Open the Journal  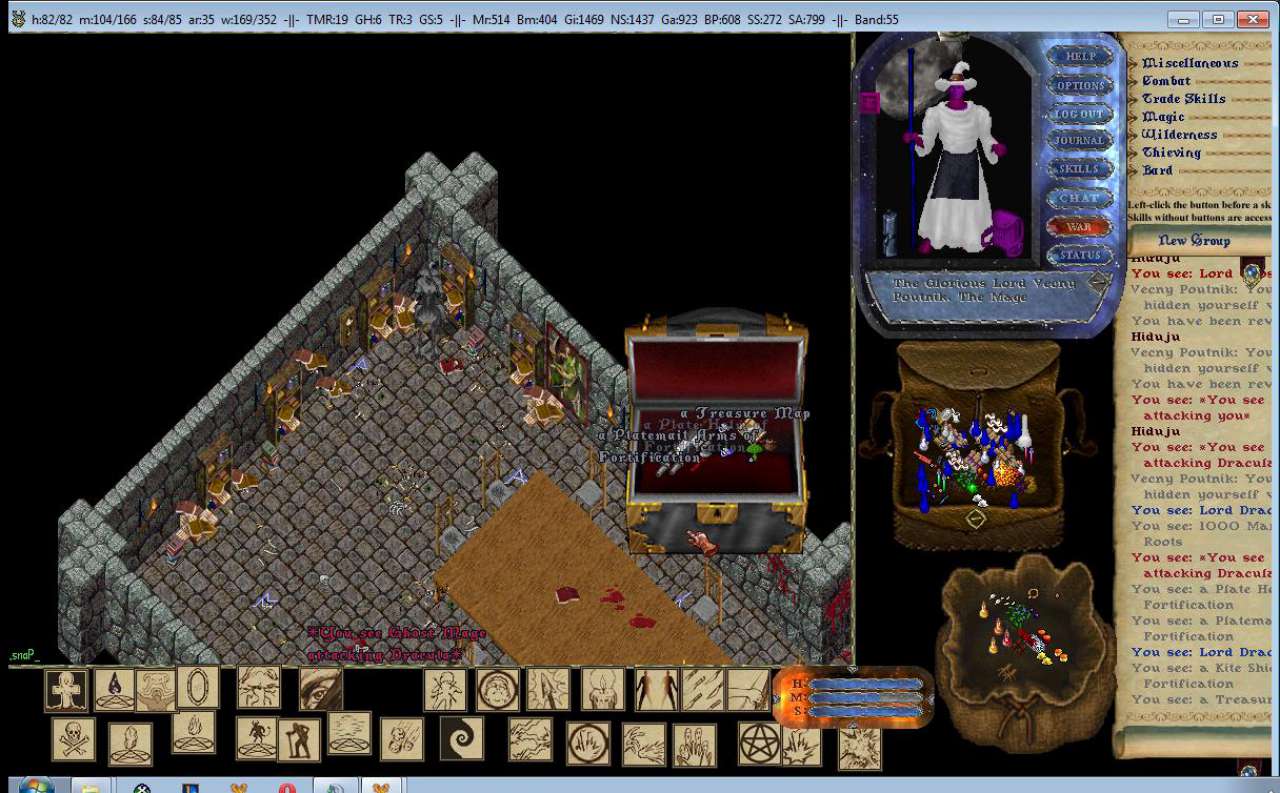pos(1080,141)
